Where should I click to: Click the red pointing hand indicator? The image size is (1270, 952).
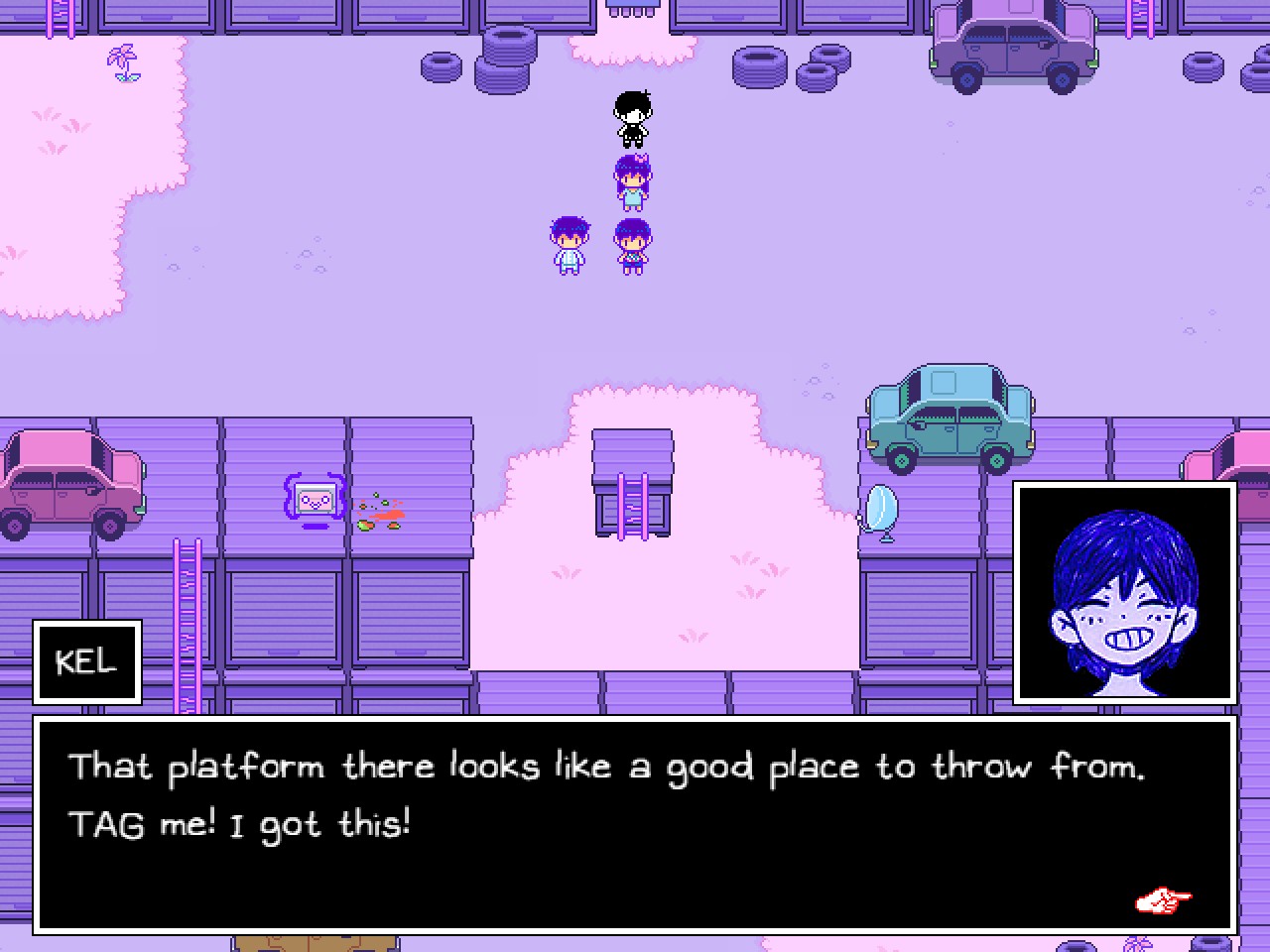tap(1164, 900)
